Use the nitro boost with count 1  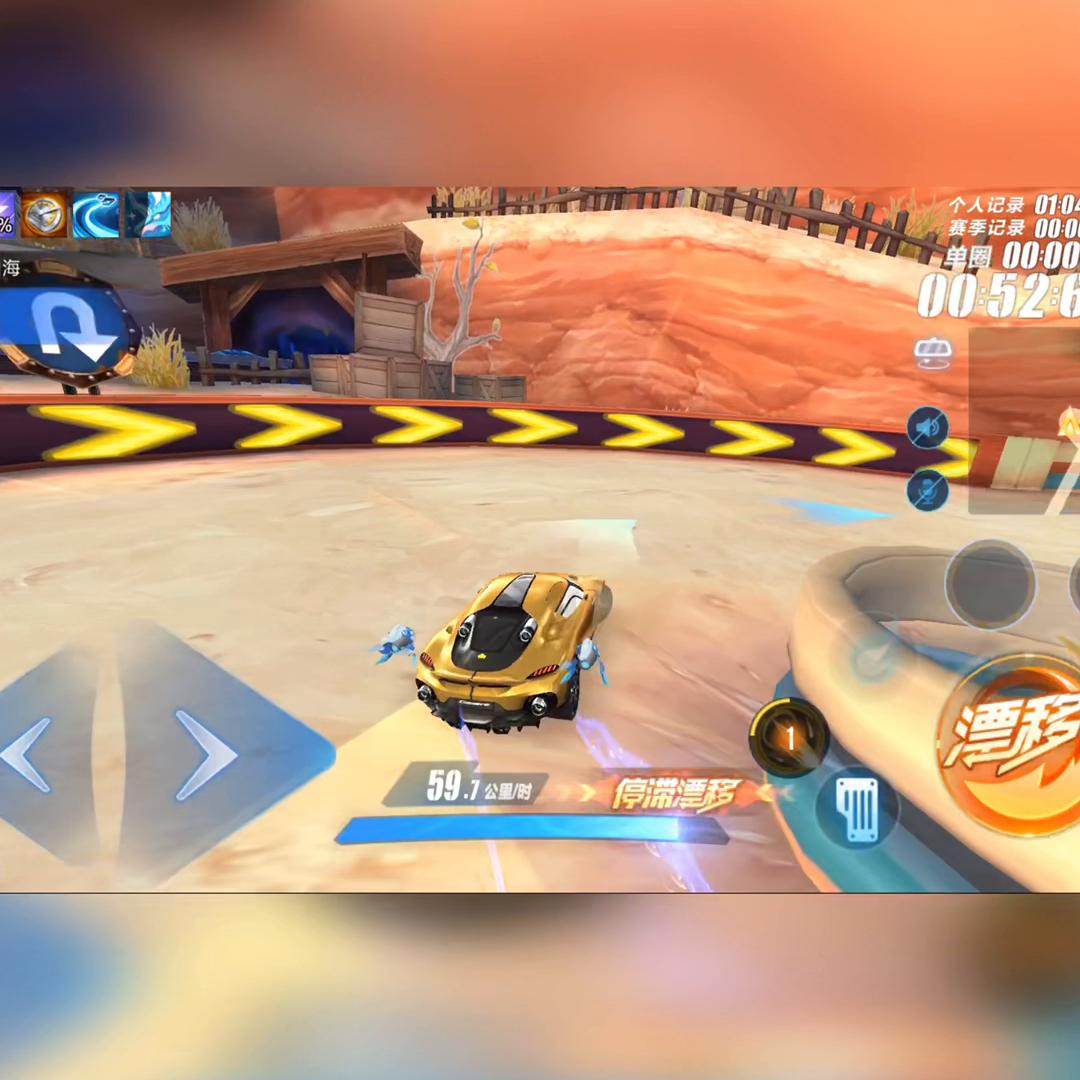[789, 739]
